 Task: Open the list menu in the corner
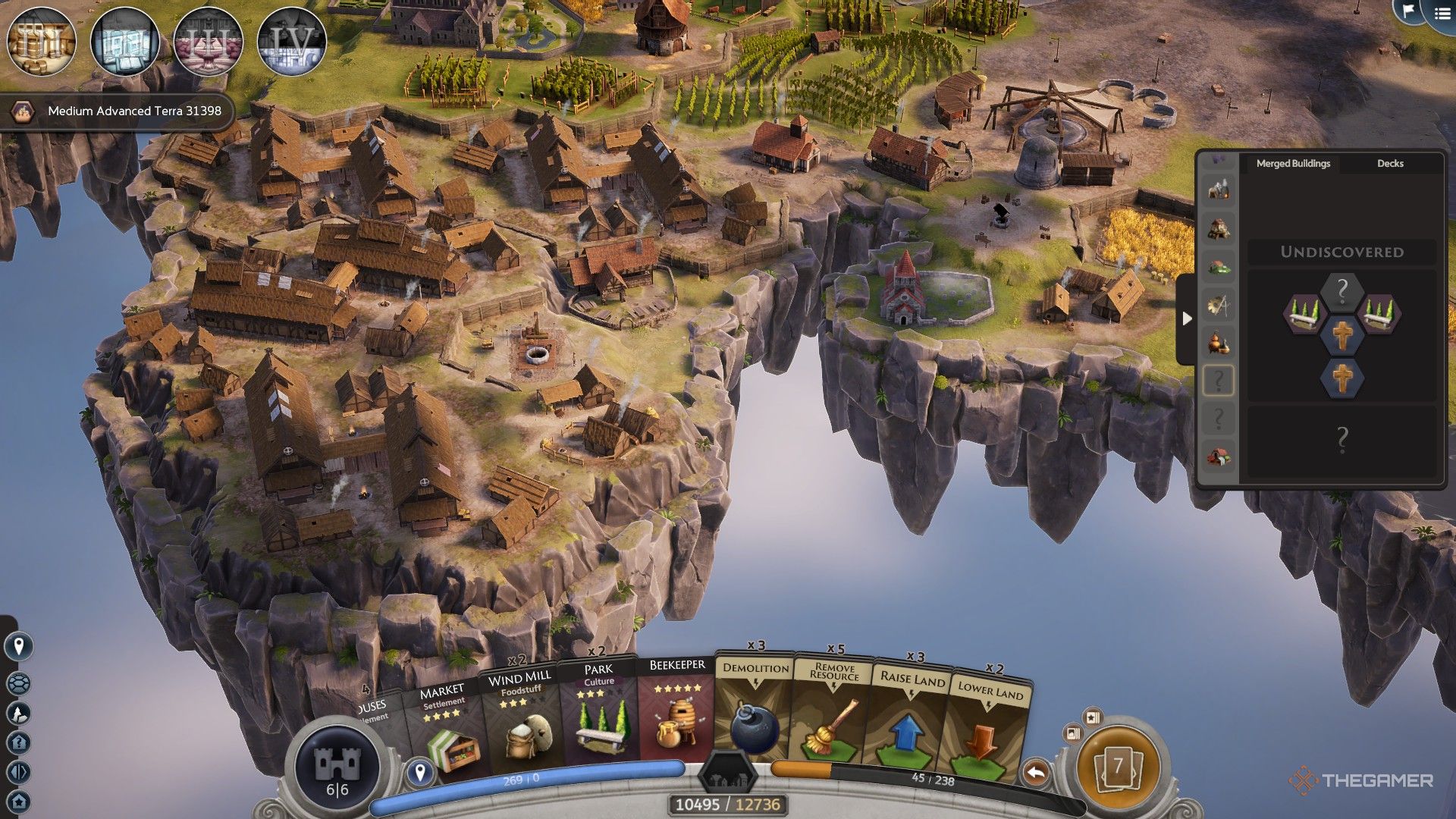pos(1442,14)
